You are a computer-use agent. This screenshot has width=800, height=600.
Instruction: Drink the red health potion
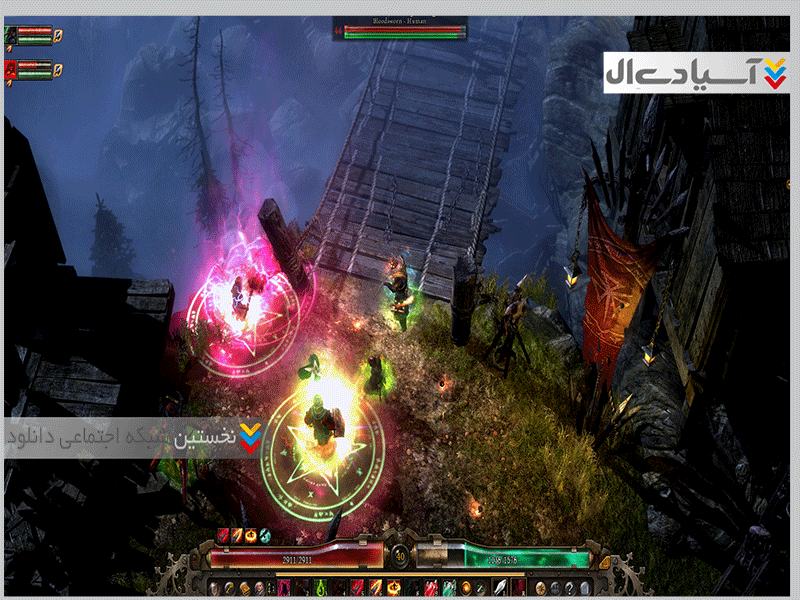pos(430,588)
